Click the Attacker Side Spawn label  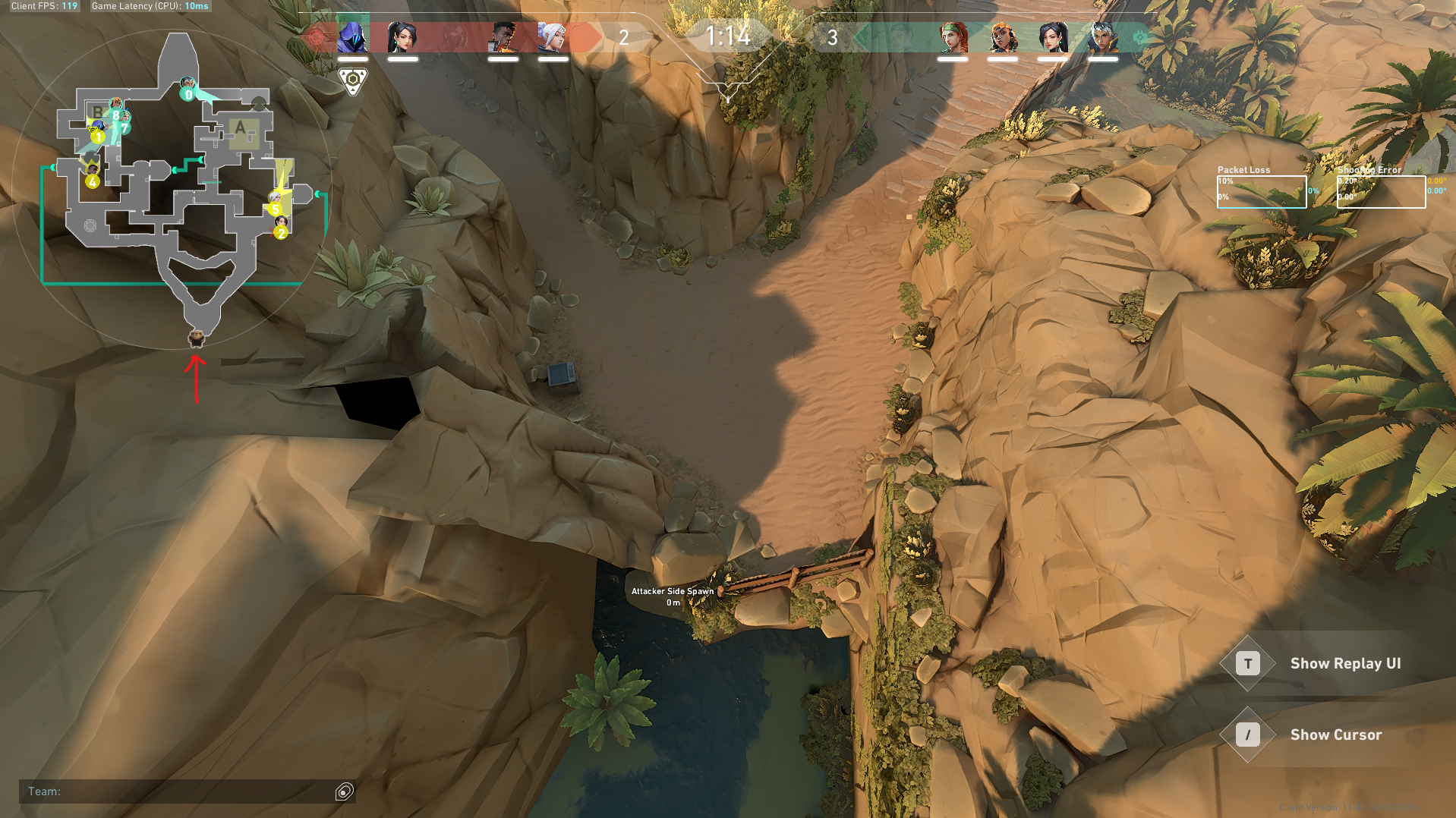(x=672, y=590)
